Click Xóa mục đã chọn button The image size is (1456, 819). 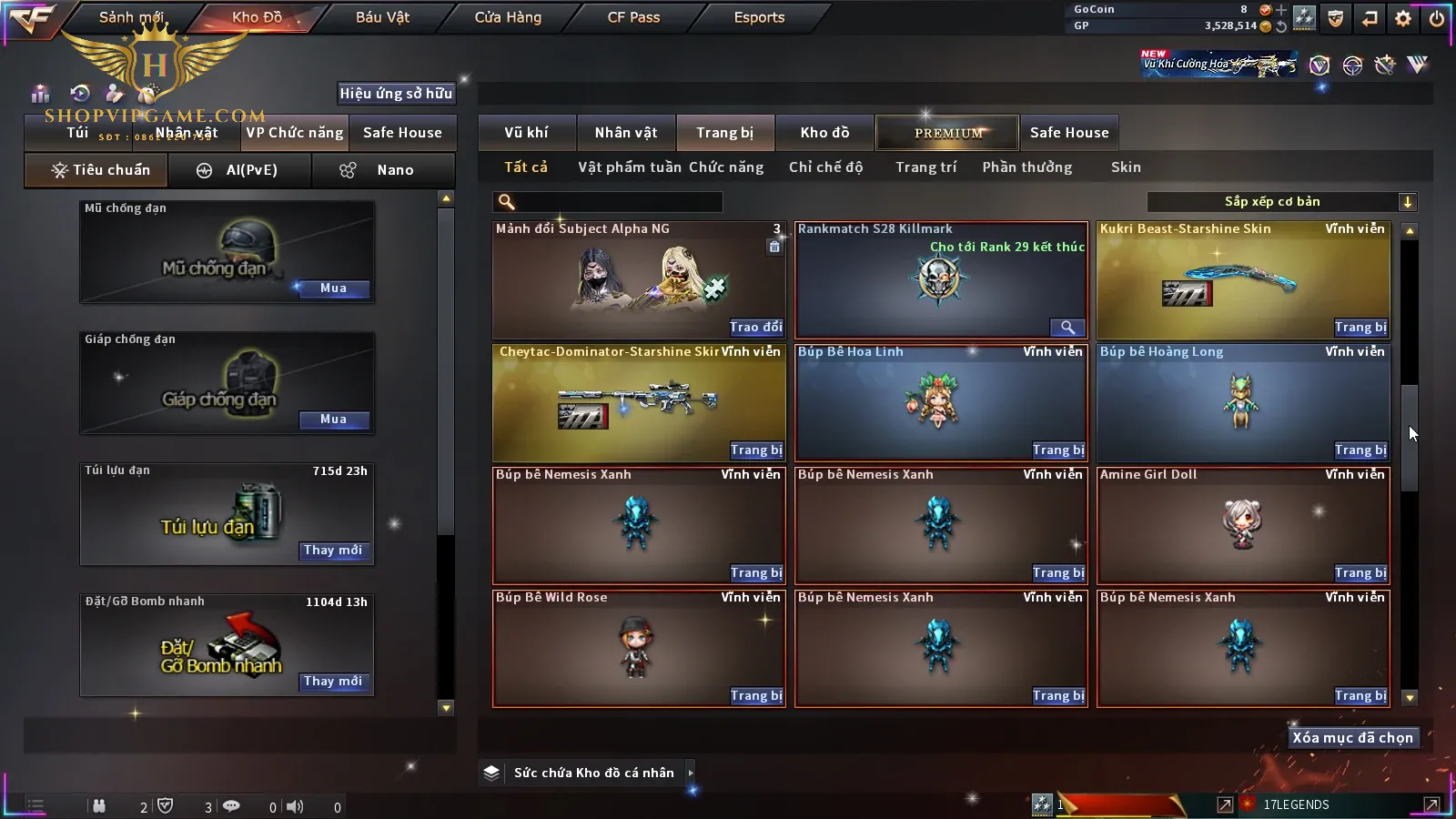(1352, 738)
